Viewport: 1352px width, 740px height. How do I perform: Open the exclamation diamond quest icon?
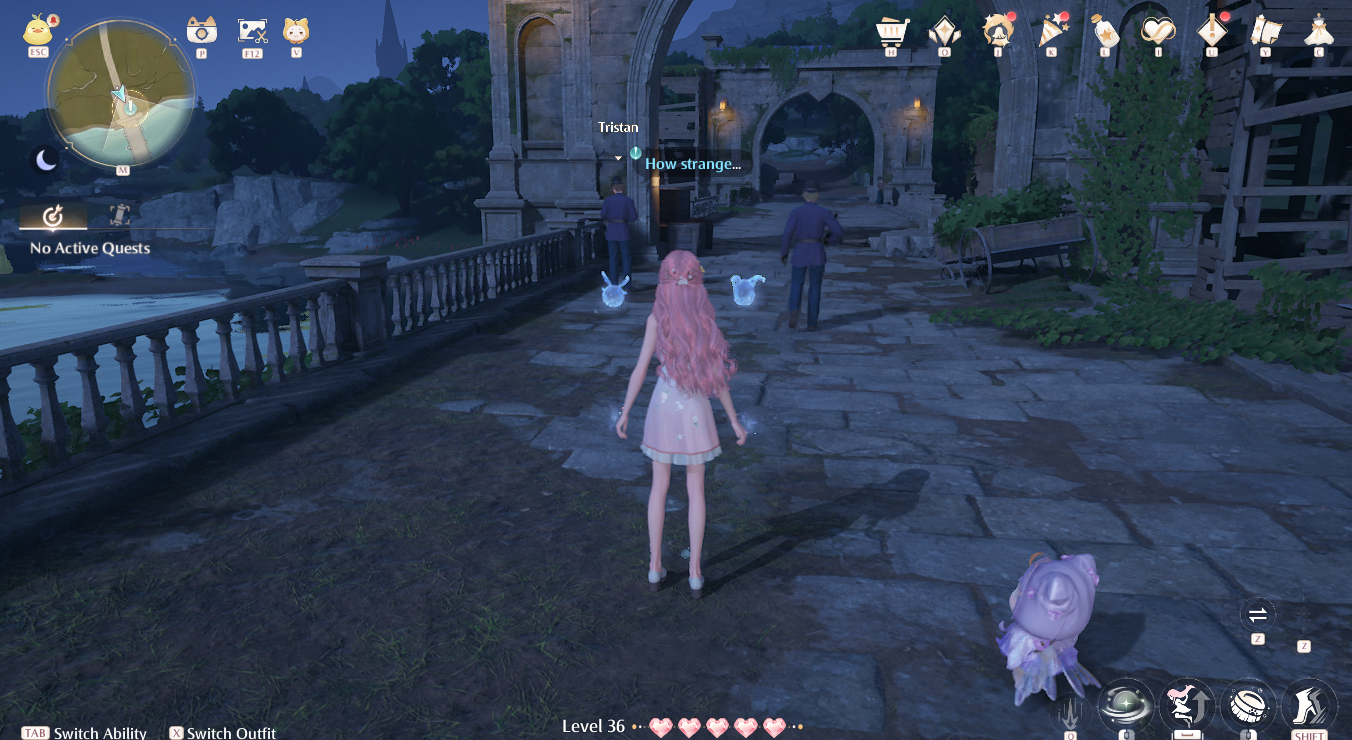coord(1212,30)
